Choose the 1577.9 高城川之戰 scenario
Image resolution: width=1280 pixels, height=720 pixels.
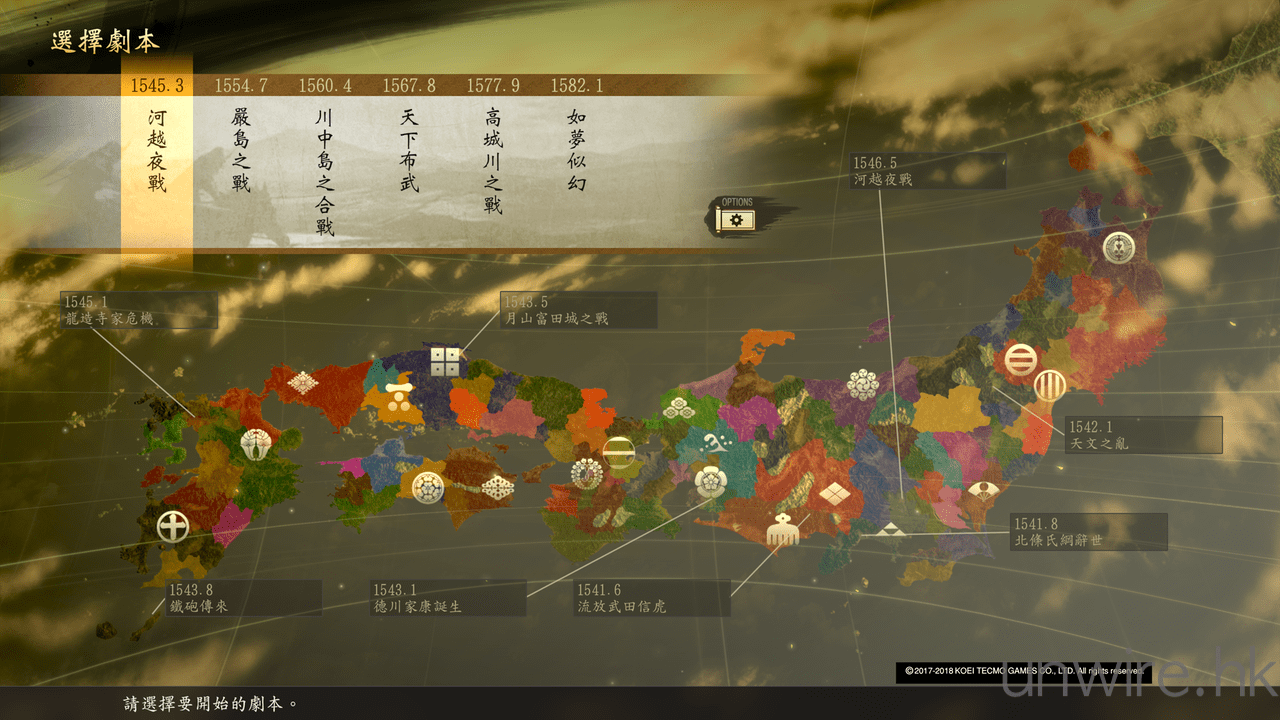[x=493, y=160]
